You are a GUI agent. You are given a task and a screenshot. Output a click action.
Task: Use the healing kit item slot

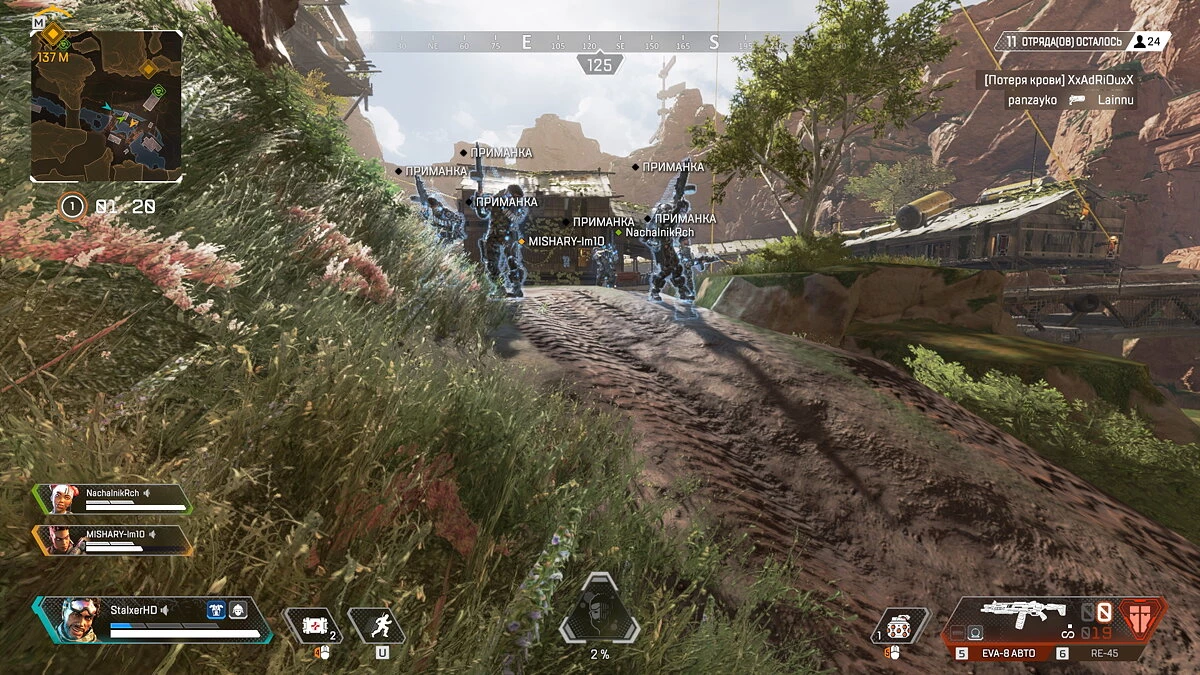tap(312, 626)
